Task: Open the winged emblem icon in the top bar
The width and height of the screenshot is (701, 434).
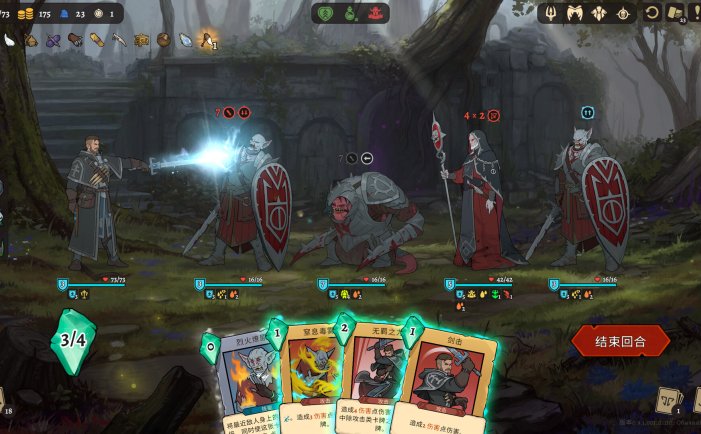Action: pyautogui.click(x=576, y=13)
